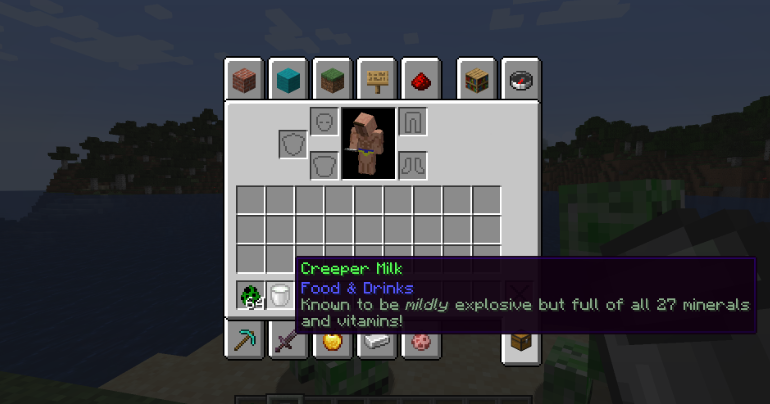770x404 pixels.
Task: Click the empty chestplate armor slot
Action: point(323,165)
